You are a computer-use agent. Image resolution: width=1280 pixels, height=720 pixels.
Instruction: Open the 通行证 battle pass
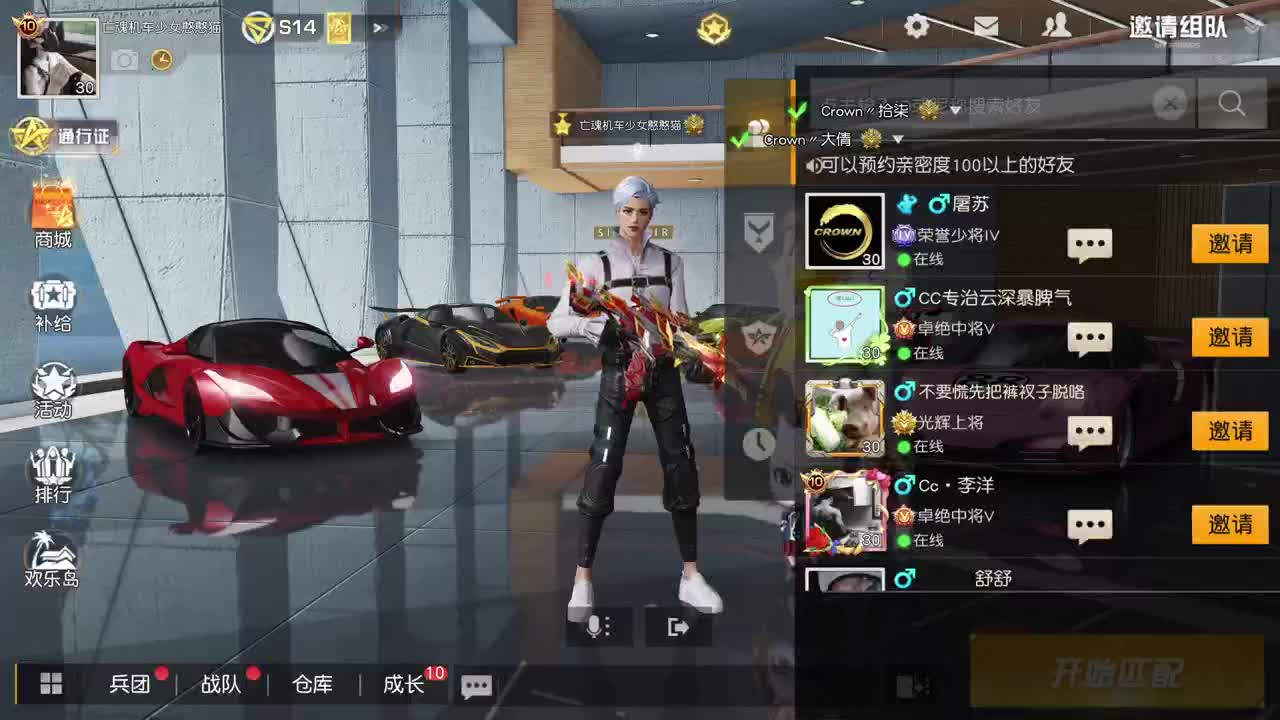pyautogui.click(x=65, y=140)
